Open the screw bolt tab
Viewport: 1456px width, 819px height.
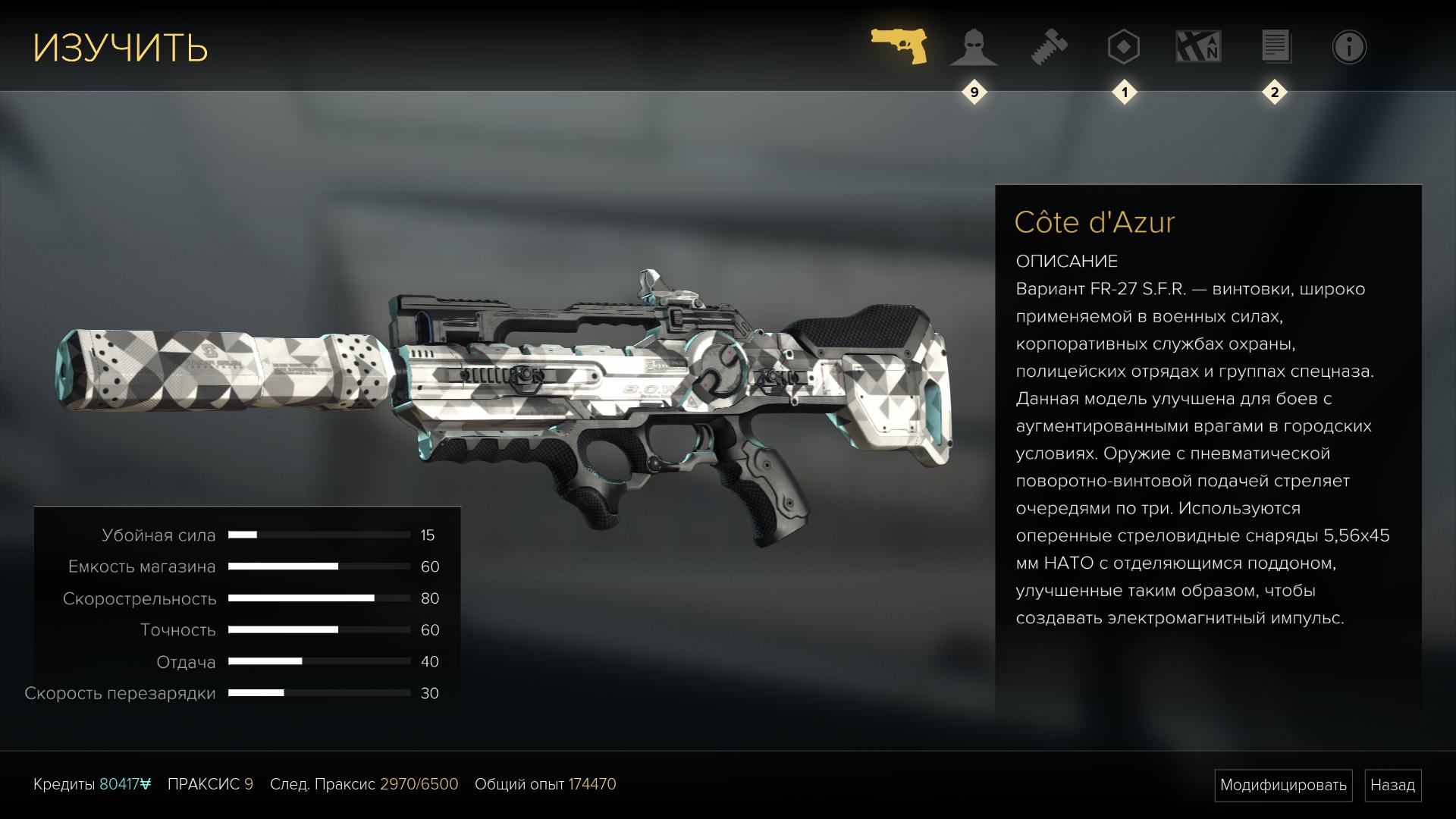tap(1050, 47)
